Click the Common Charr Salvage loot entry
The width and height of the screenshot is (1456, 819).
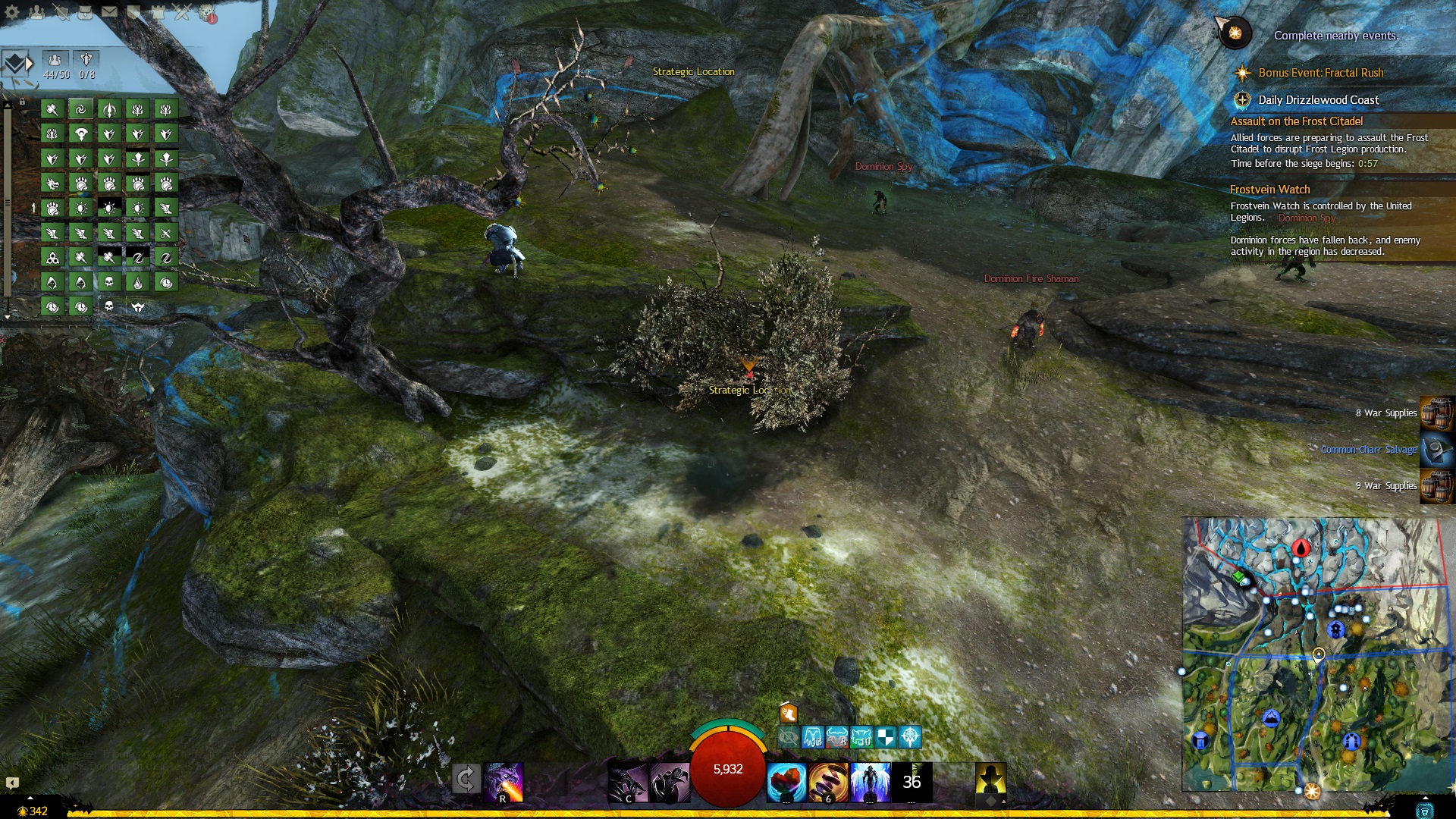(1368, 450)
